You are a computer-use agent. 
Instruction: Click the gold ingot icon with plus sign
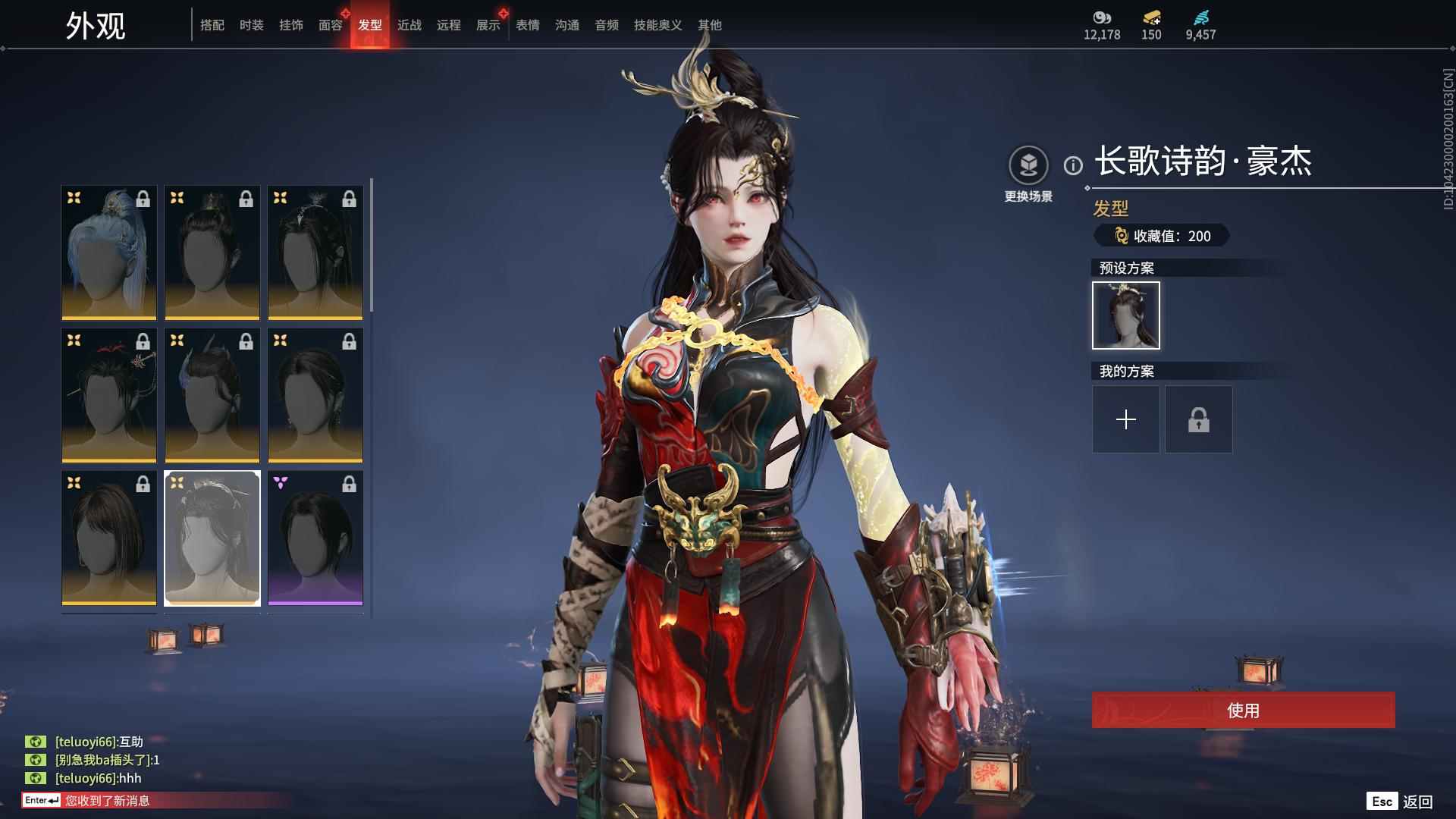point(1151,18)
